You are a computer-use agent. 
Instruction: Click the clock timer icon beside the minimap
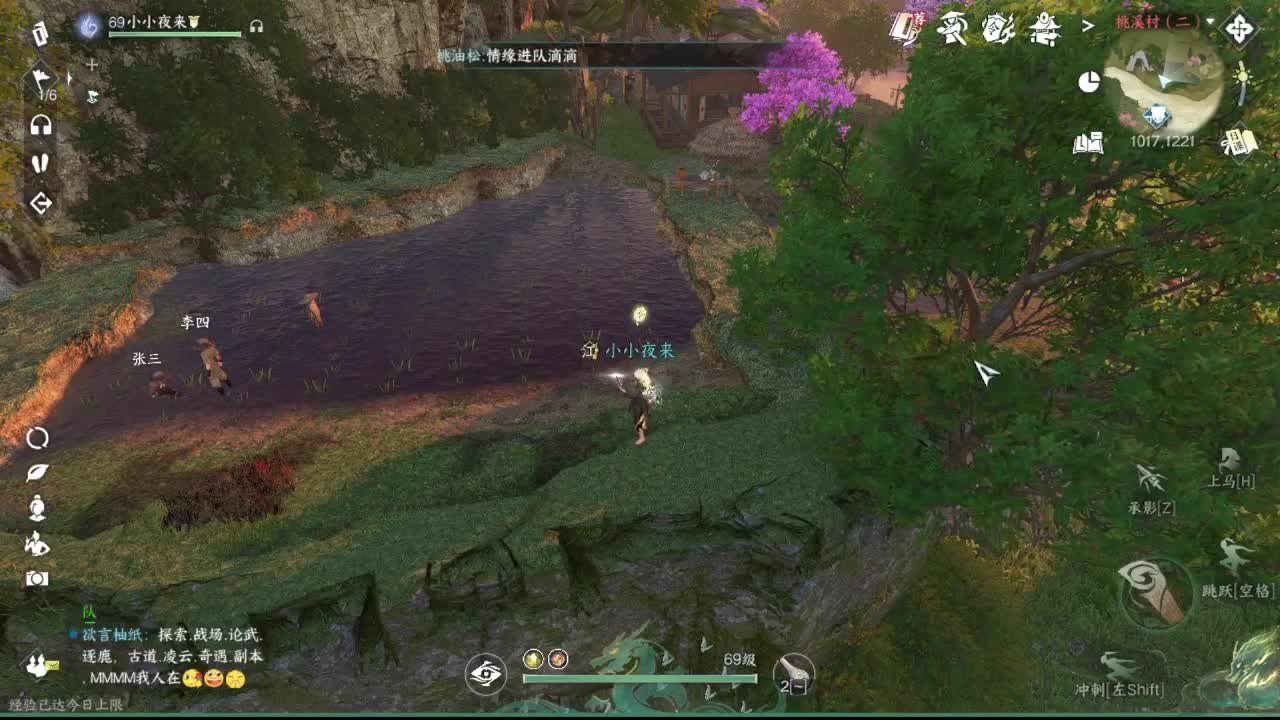pos(1089,82)
